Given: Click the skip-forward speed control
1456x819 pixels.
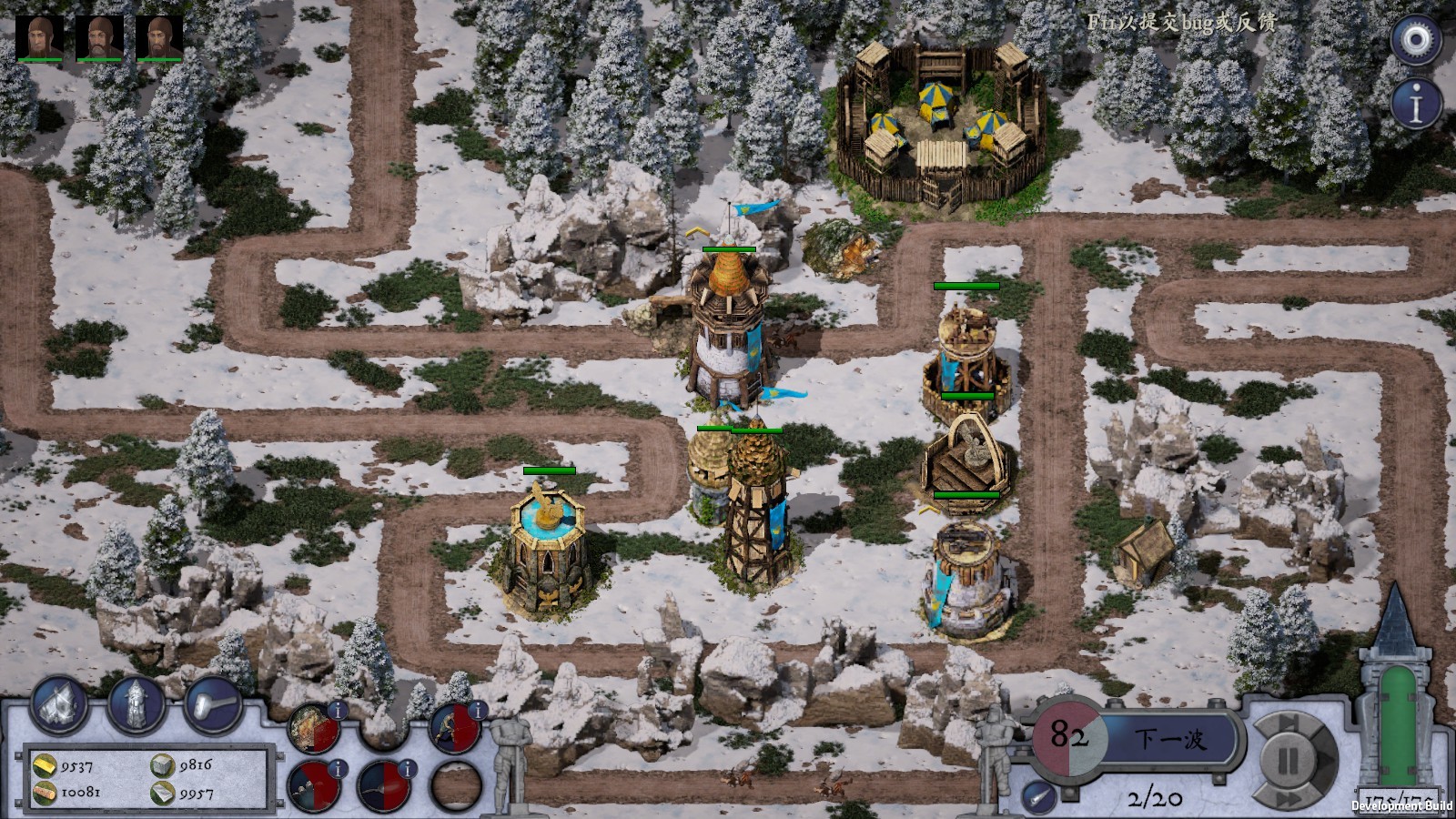Looking at the screenshot, I should point(1290,723).
